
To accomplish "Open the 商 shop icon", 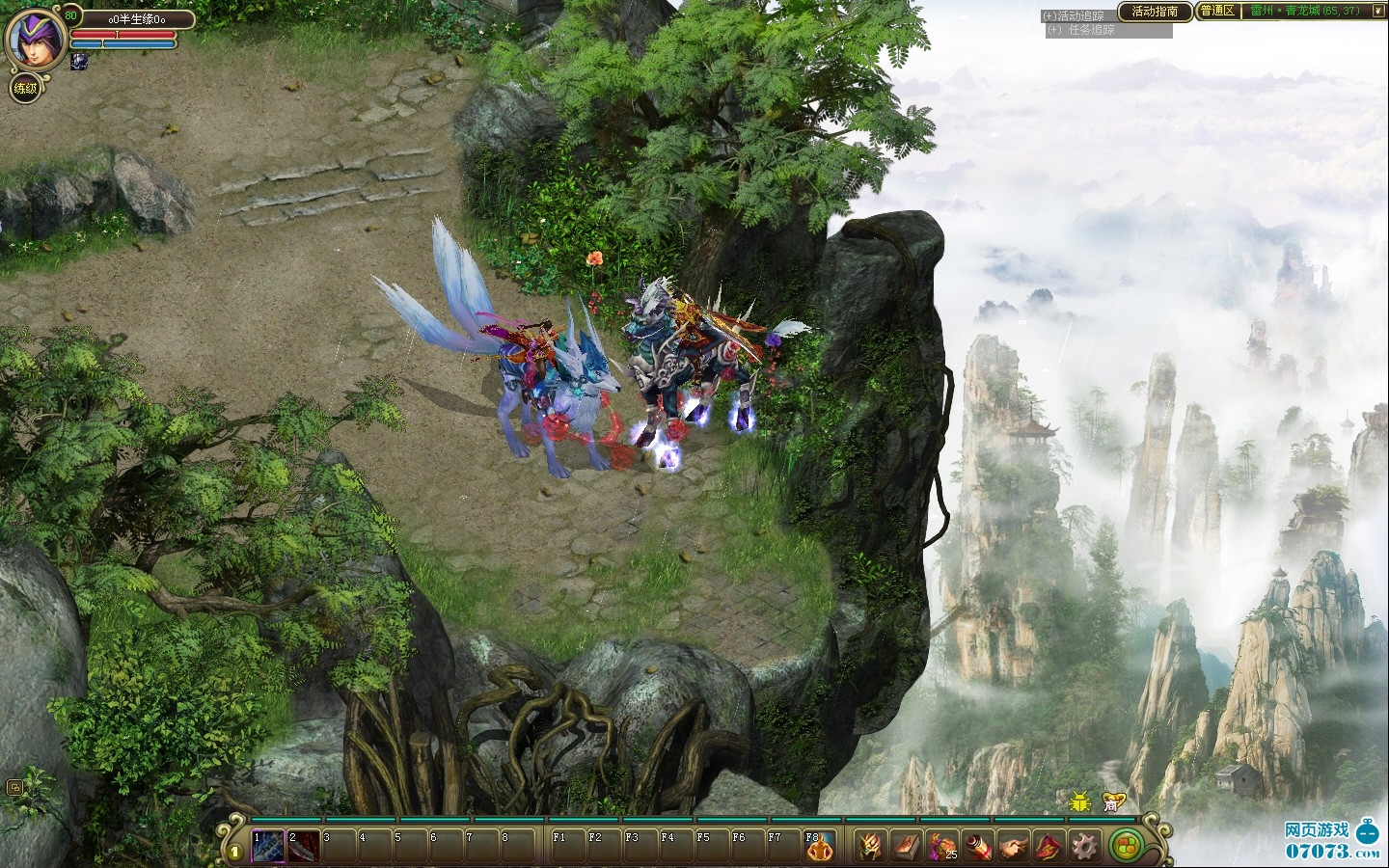I will (x=1112, y=801).
